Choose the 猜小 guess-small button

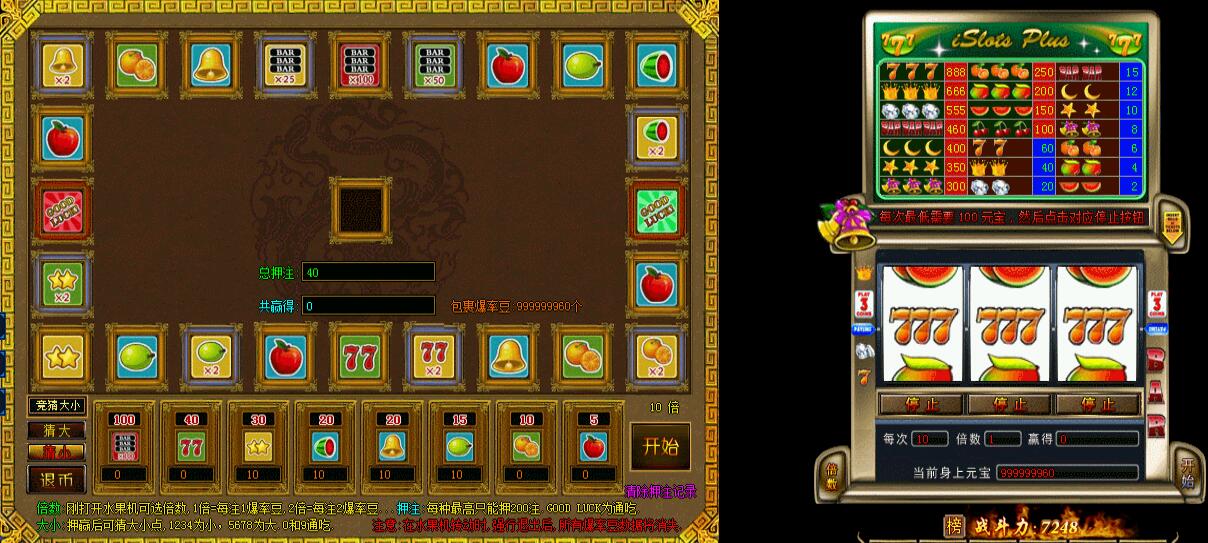[x=57, y=452]
